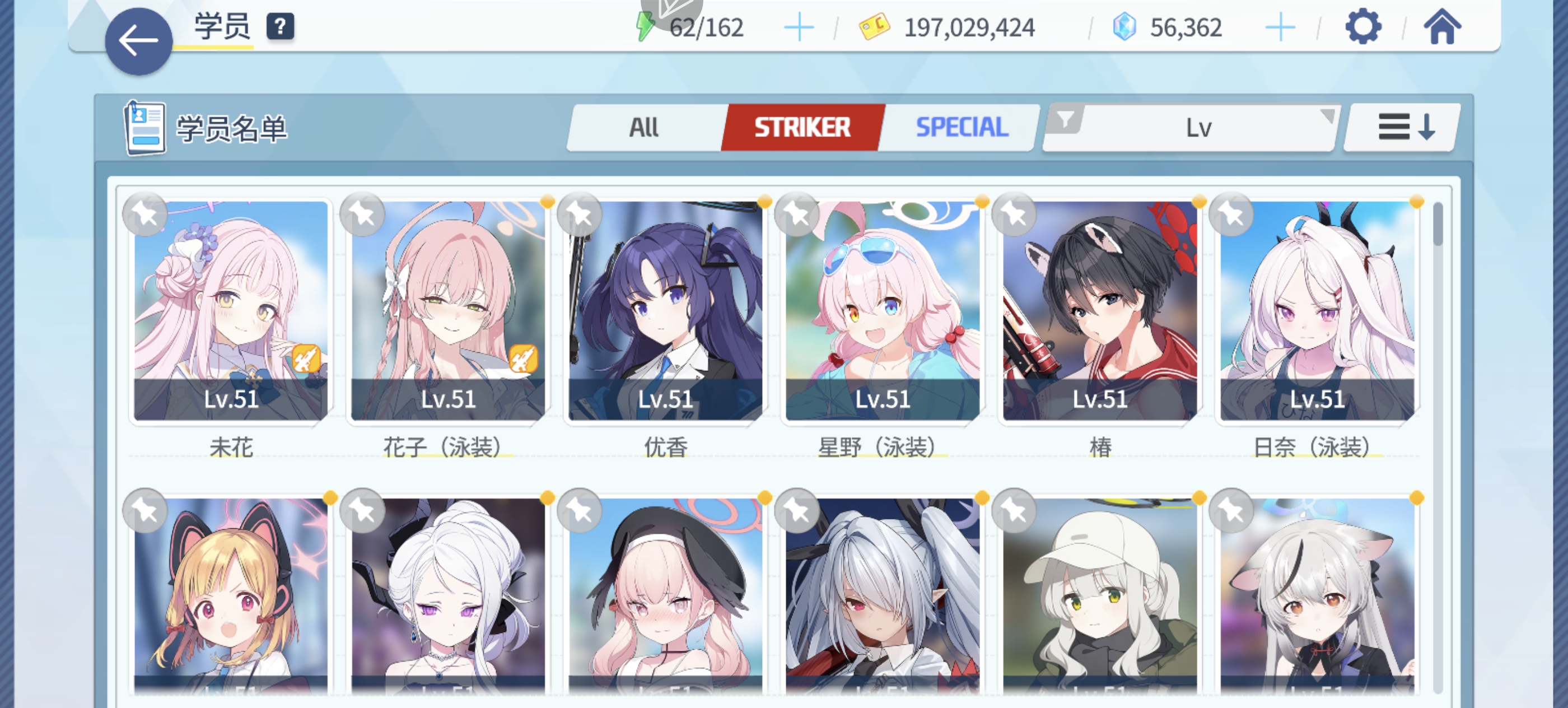Tap the plus button to recharge AP
Image resolution: width=1568 pixels, height=708 pixels.
tap(799, 27)
